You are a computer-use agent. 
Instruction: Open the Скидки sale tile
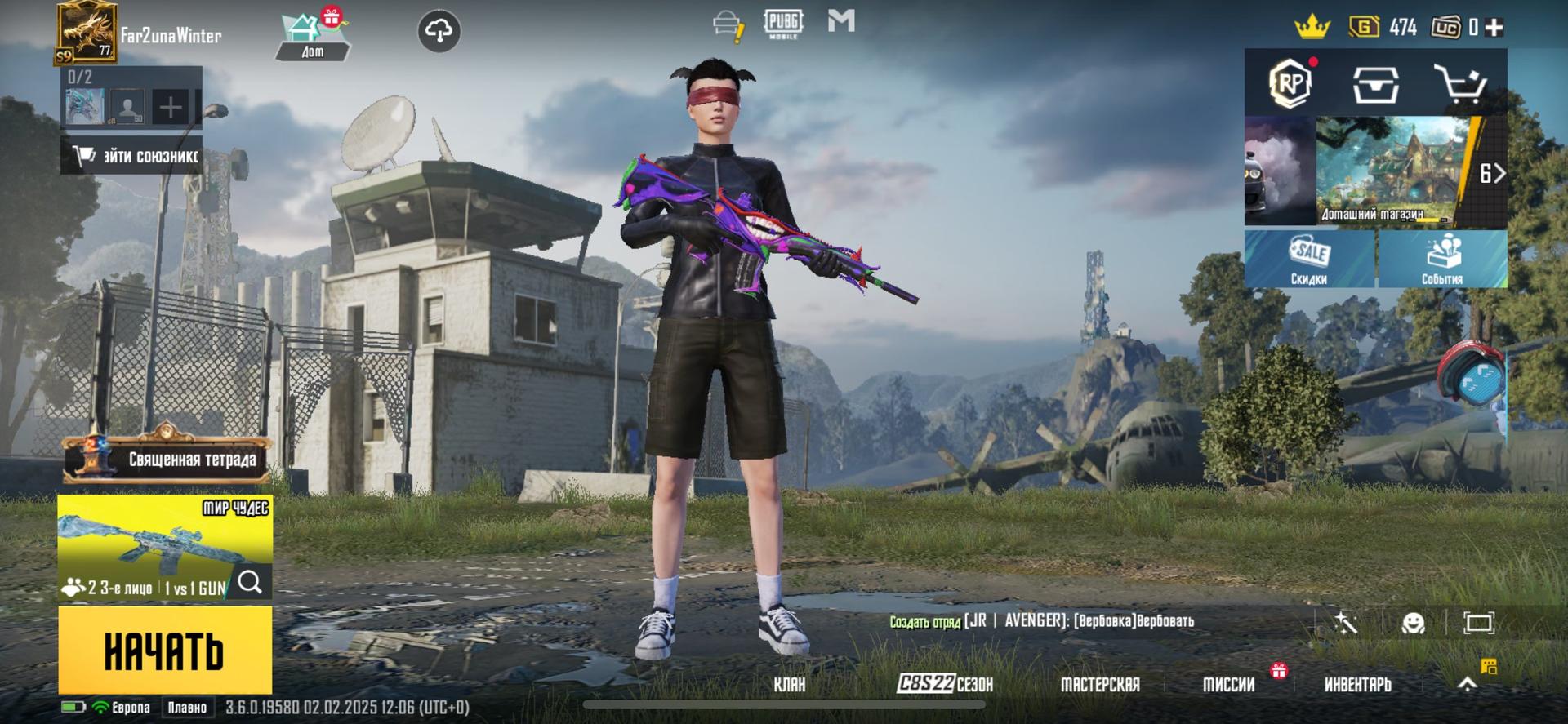(x=1309, y=259)
